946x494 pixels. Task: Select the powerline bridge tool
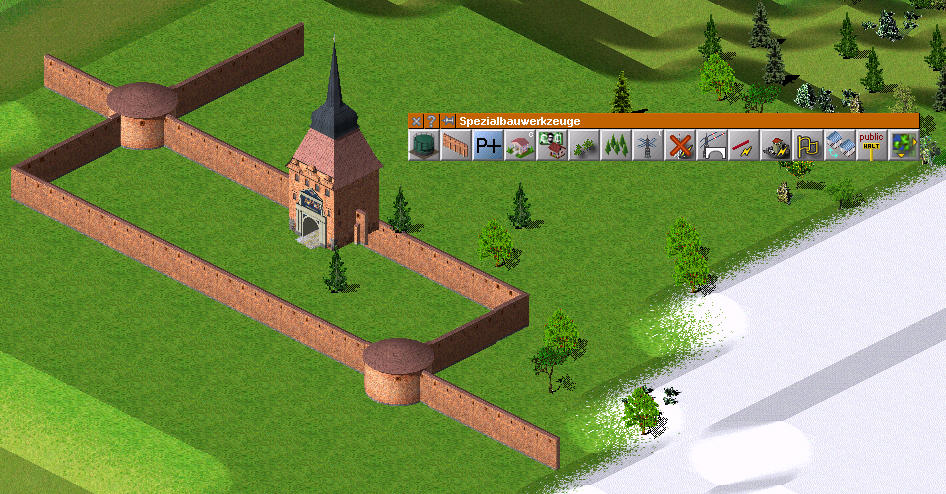click(711, 146)
